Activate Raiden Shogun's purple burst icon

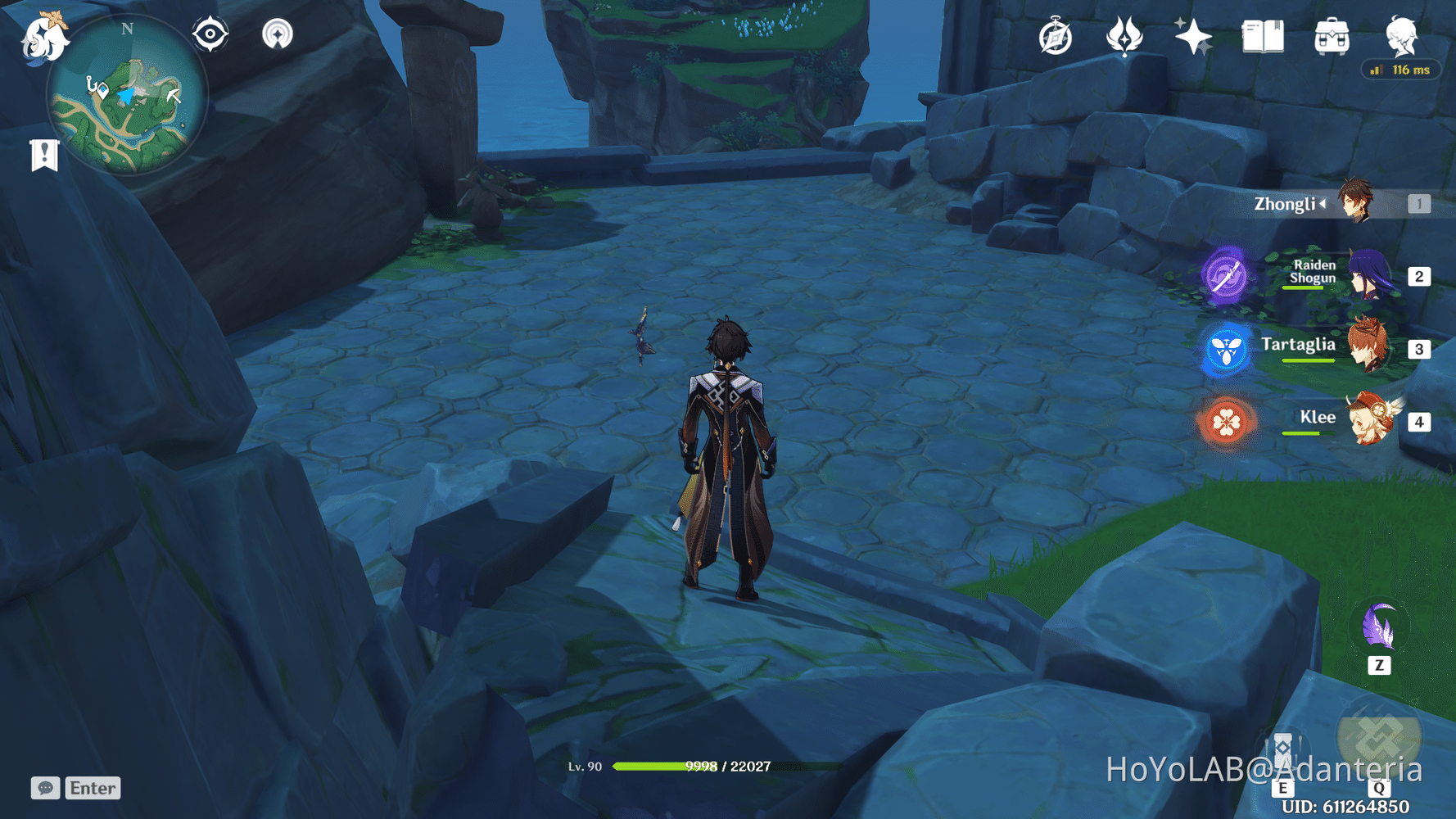[1226, 276]
